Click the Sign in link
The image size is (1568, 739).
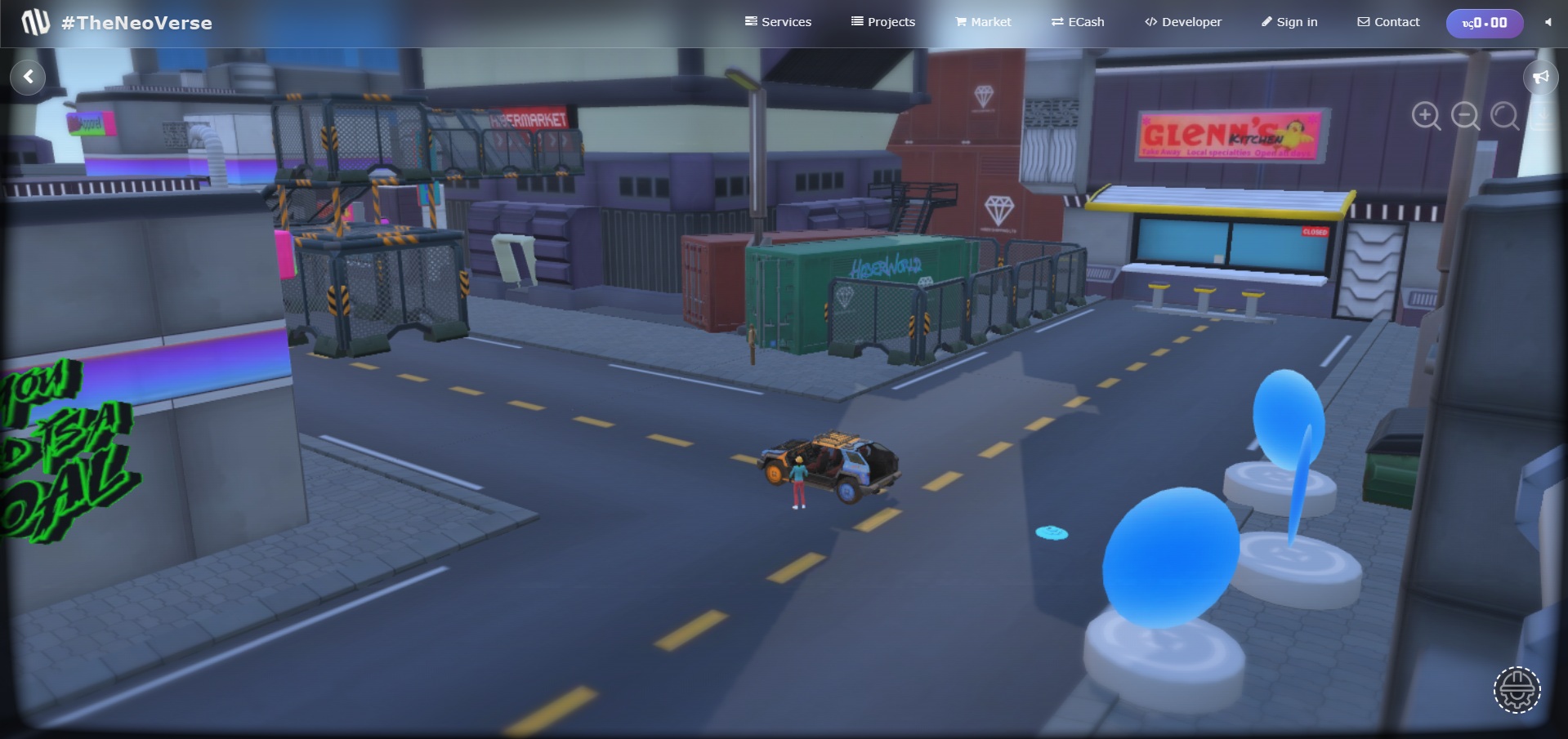pyautogui.click(x=1289, y=22)
